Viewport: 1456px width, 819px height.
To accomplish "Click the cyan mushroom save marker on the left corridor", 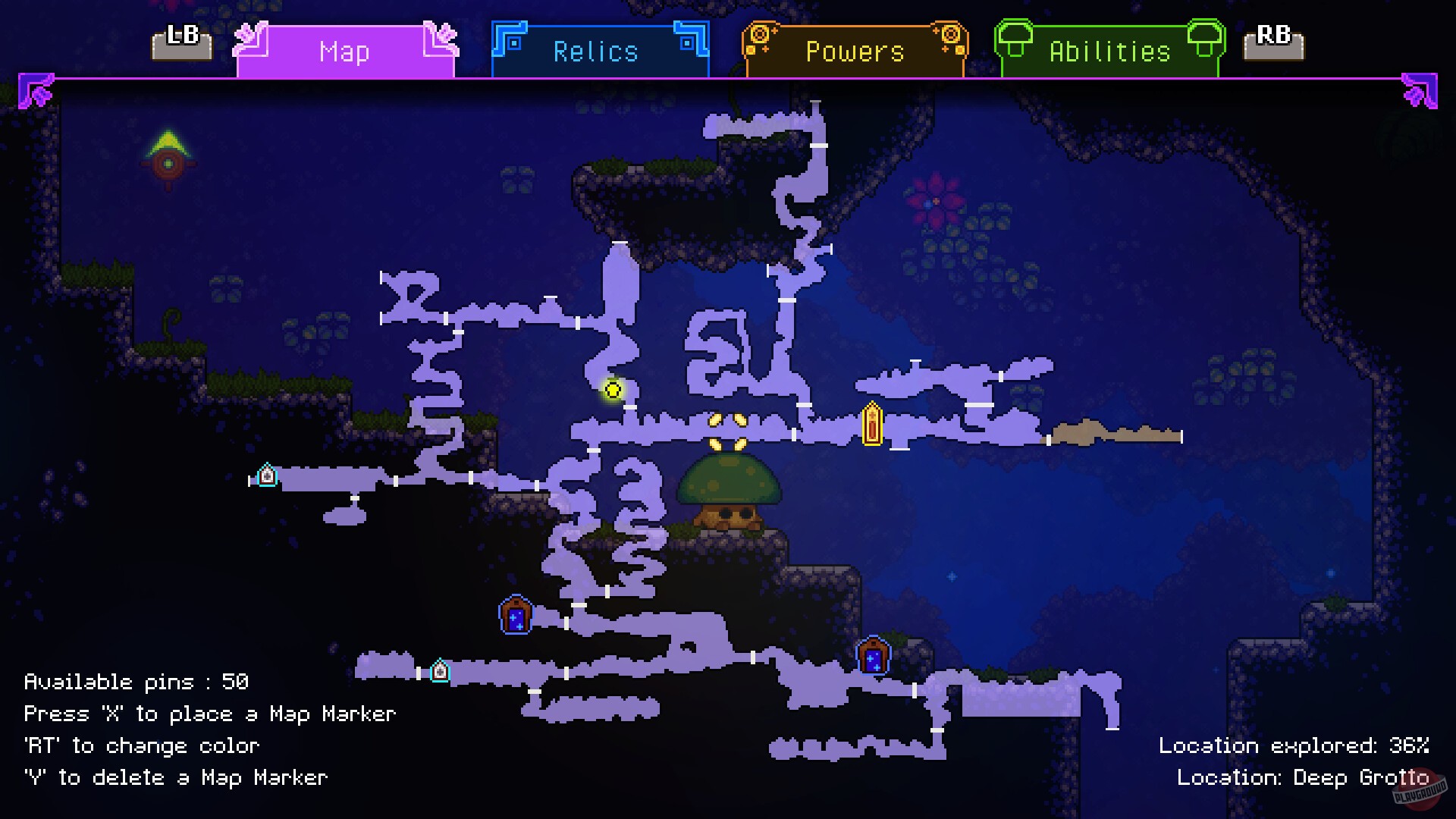I will pos(267,475).
